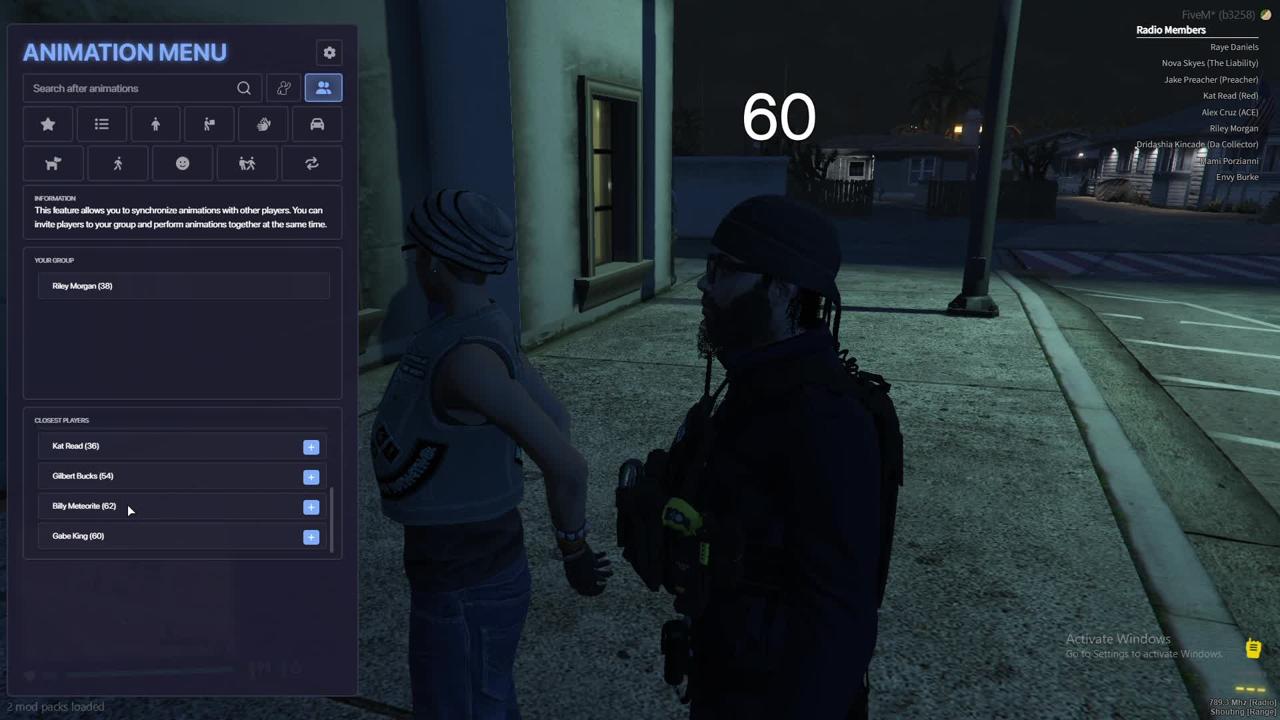
Task: Select the walking person category
Action: [x=118, y=164]
